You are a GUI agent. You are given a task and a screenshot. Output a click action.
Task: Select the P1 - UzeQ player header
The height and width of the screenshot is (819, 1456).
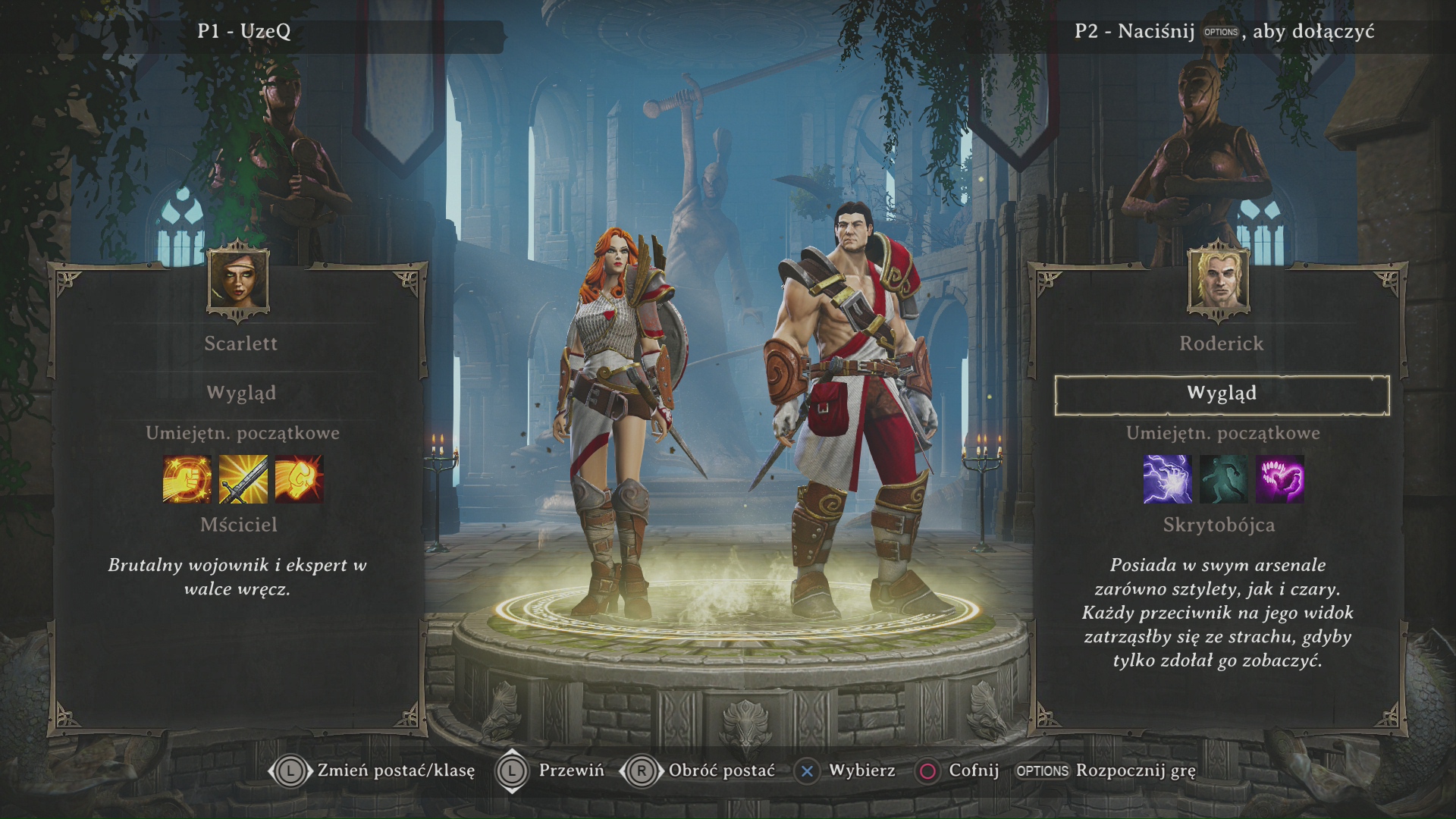coord(244,32)
